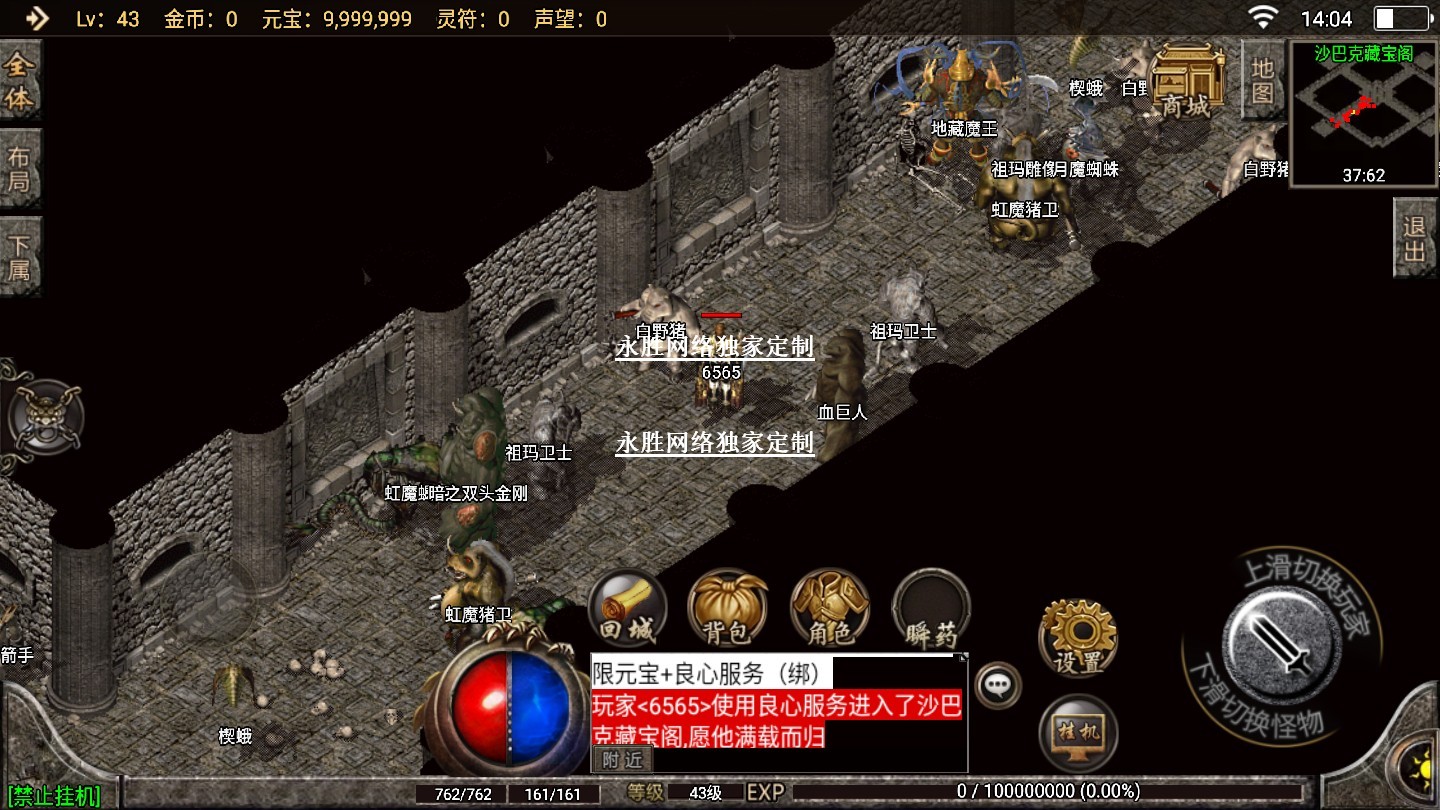Switch chat to the 附近 nearby channel

coord(621,760)
